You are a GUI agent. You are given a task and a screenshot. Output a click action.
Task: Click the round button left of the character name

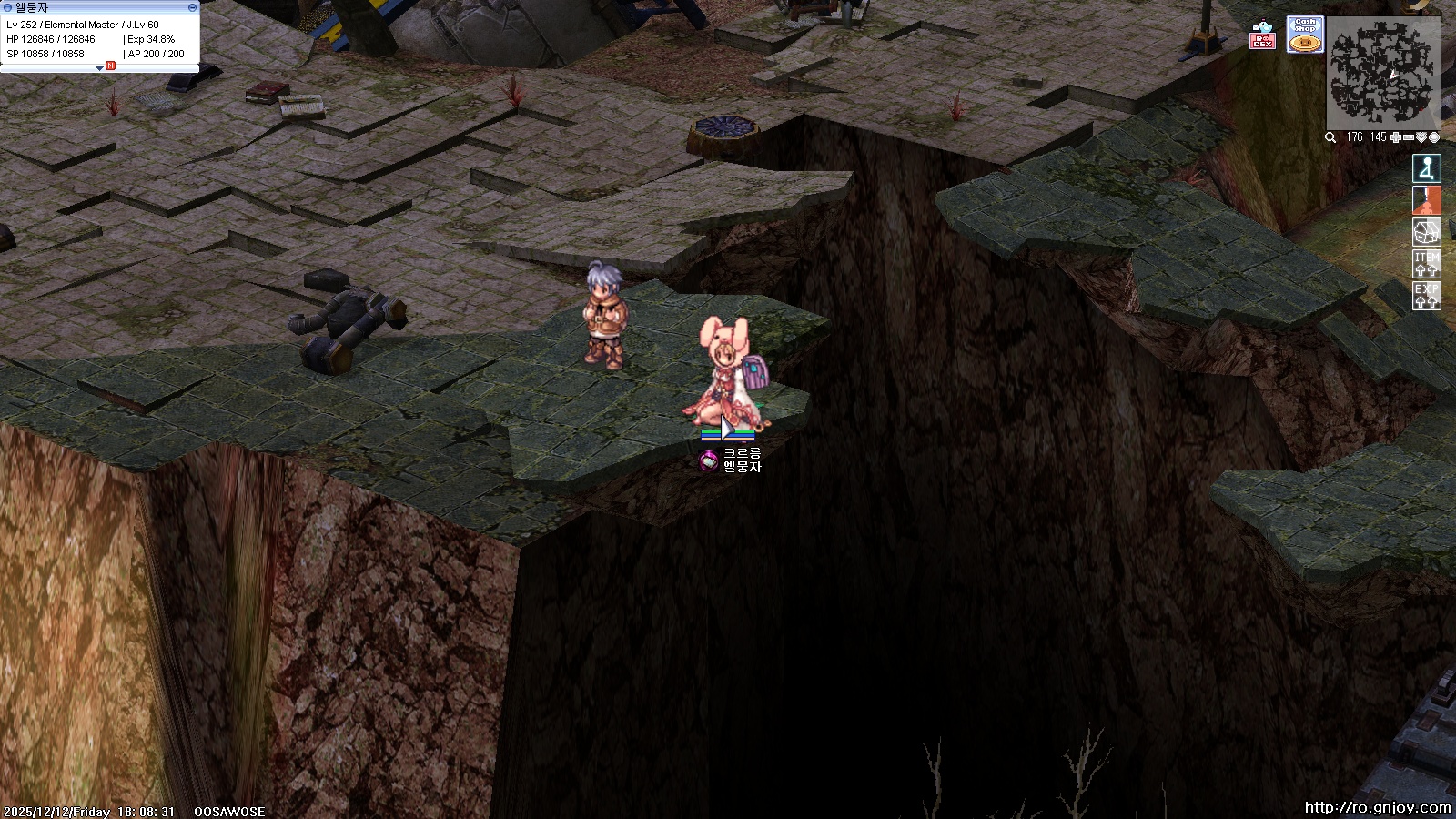click(8, 7)
